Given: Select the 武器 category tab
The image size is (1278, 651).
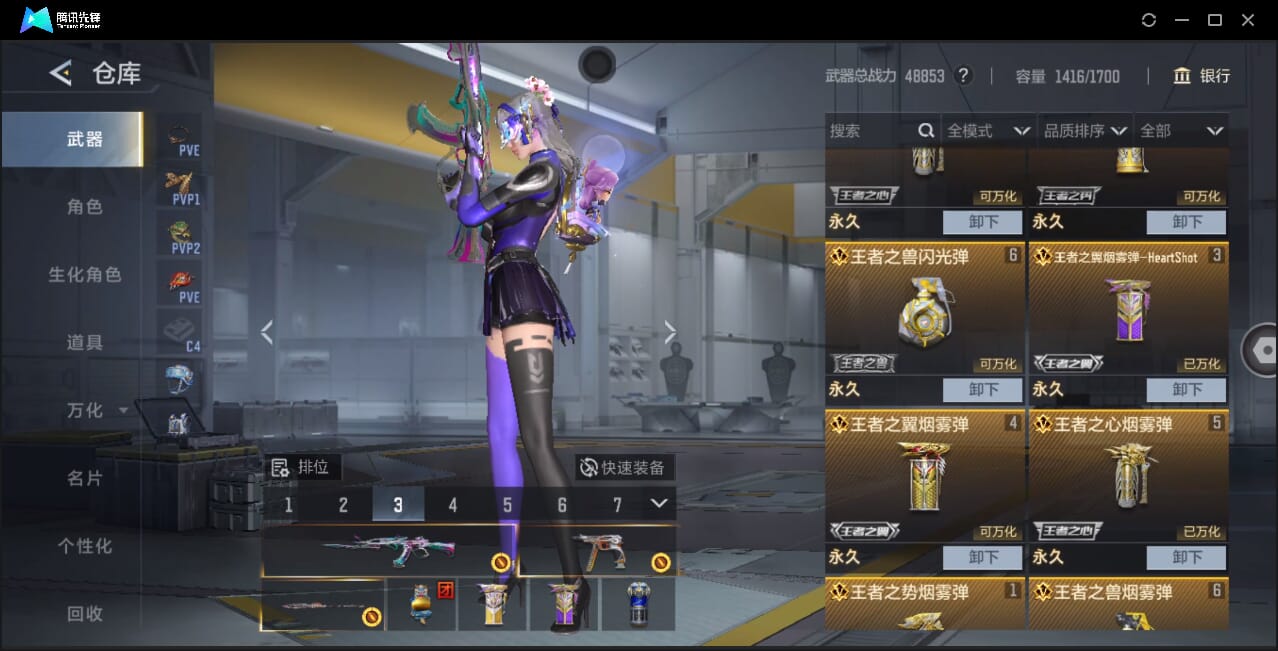Looking at the screenshot, I should click(x=85, y=140).
